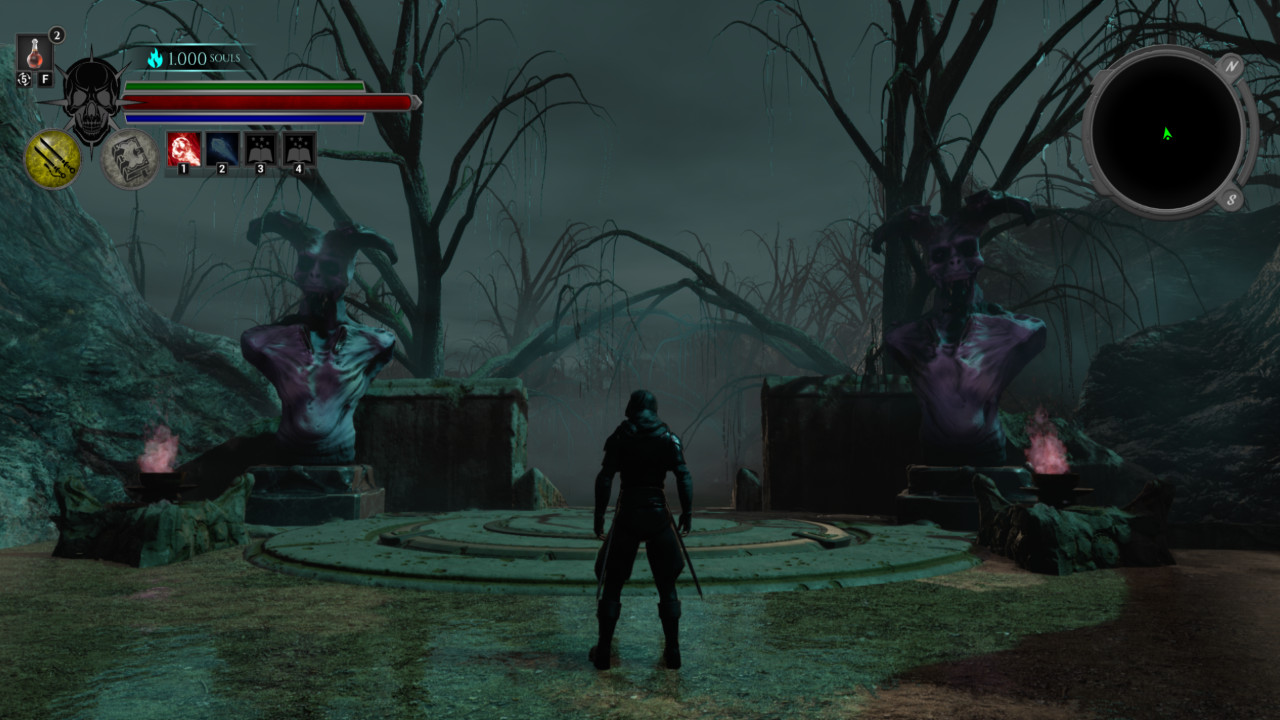Screen dimensions: 1280x720
Task: Cast the blue spectral ability in slot 2
Action: click(223, 148)
